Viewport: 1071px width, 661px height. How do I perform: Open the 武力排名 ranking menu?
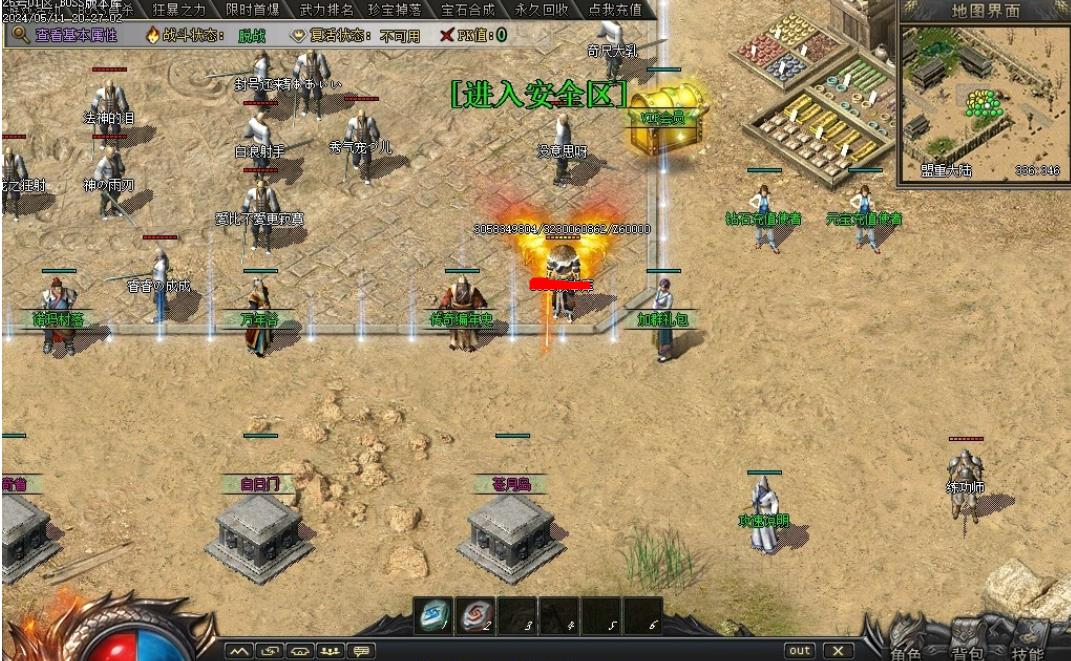(x=326, y=10)
